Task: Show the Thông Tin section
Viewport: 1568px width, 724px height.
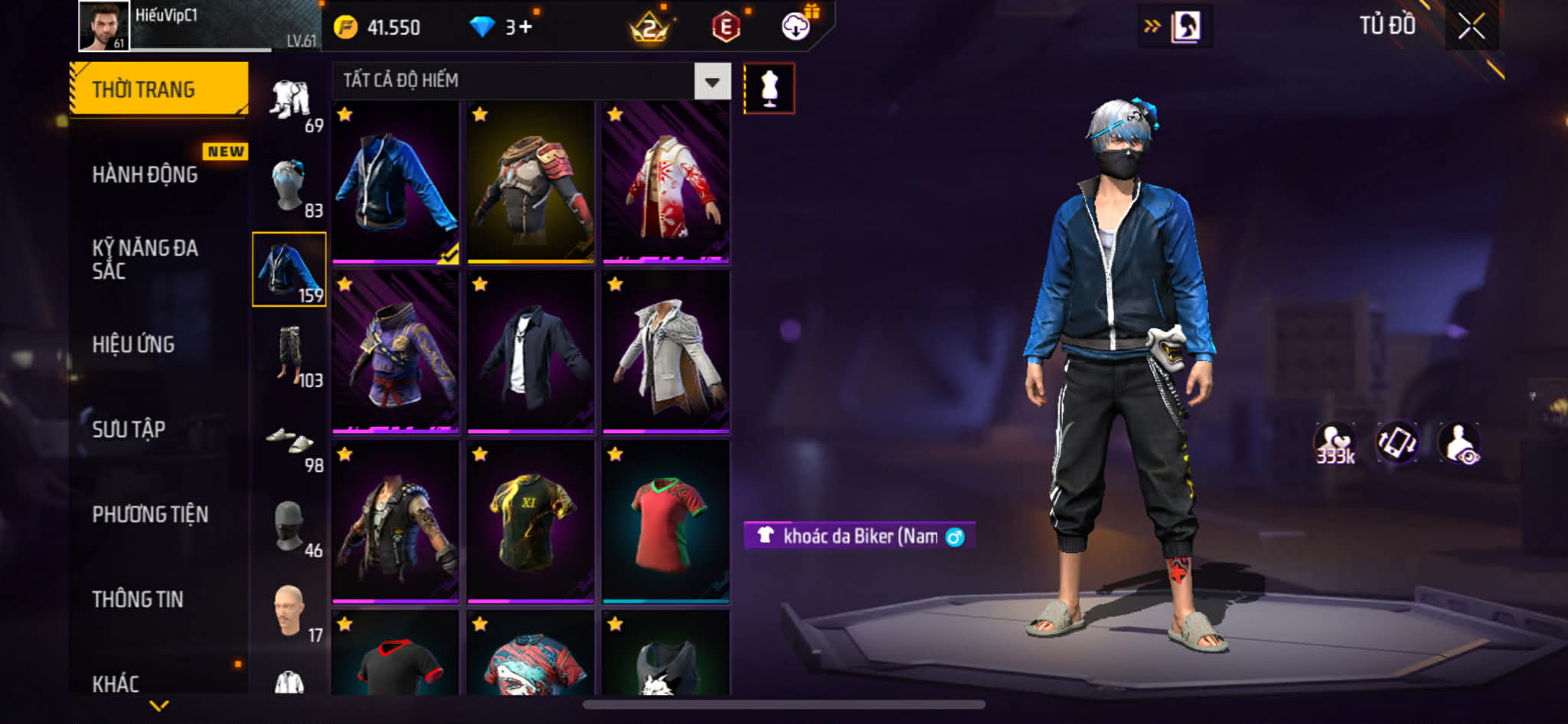Action: (138, 599)
